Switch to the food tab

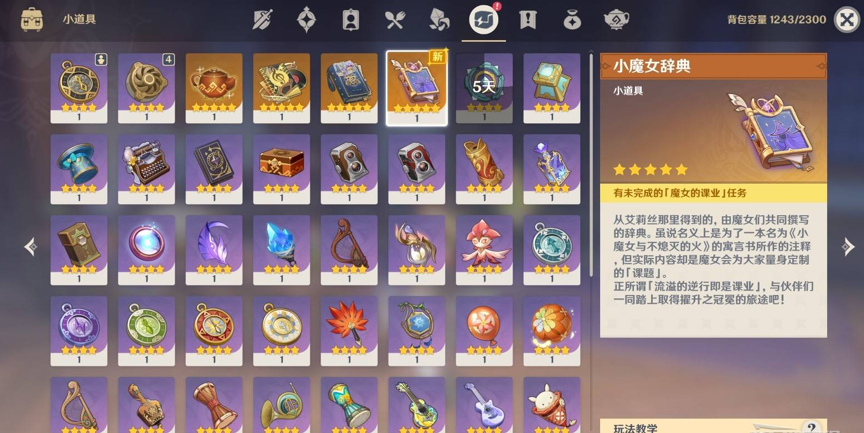[x=395, y=19]
